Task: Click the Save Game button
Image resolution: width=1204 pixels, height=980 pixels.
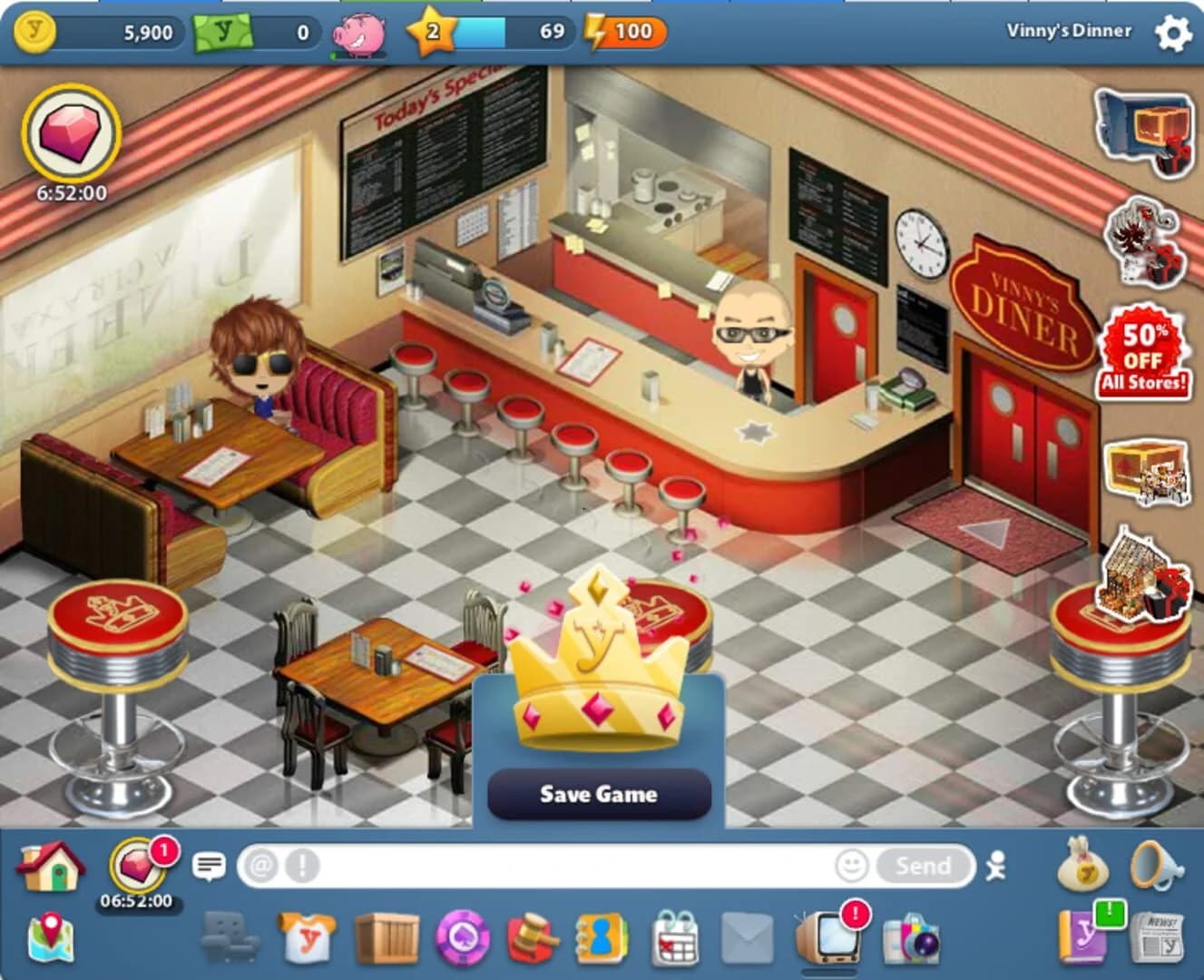Action: coord(599,794)
